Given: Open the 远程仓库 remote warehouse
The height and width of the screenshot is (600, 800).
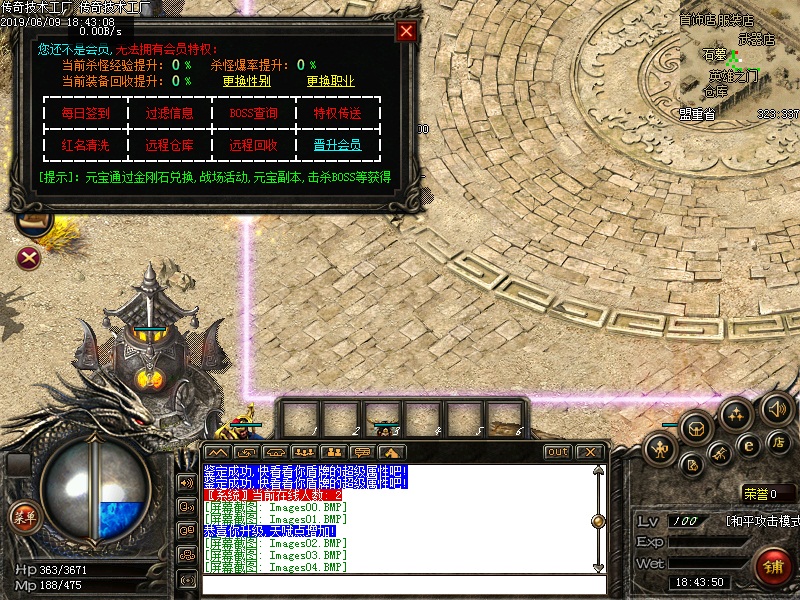Looking at the screenshot, I should pos(169,145).
